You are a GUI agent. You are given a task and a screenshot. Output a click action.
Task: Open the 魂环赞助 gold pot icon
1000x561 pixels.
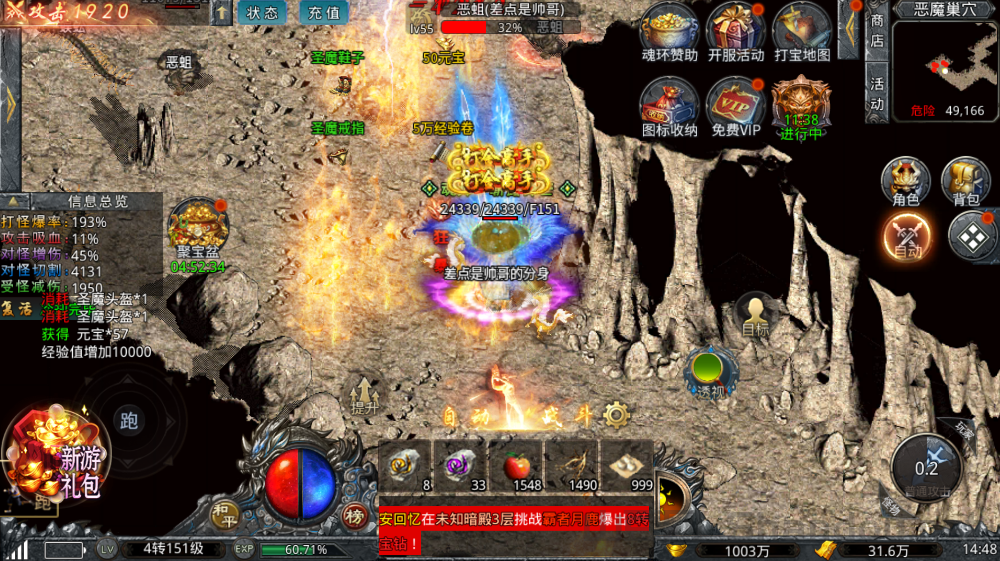(x=669, y=30)
